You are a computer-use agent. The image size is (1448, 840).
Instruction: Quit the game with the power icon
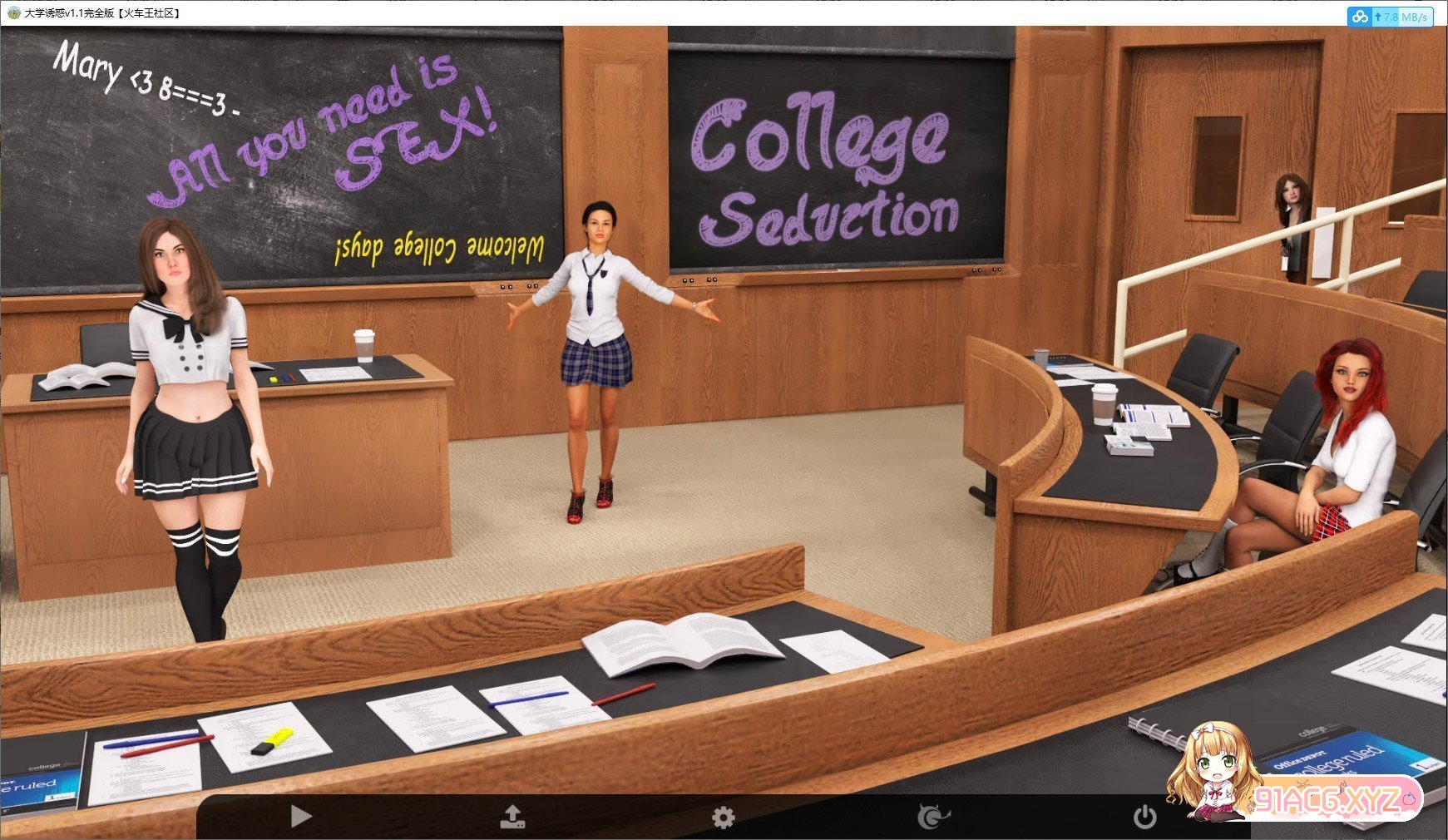[1144, 817]
